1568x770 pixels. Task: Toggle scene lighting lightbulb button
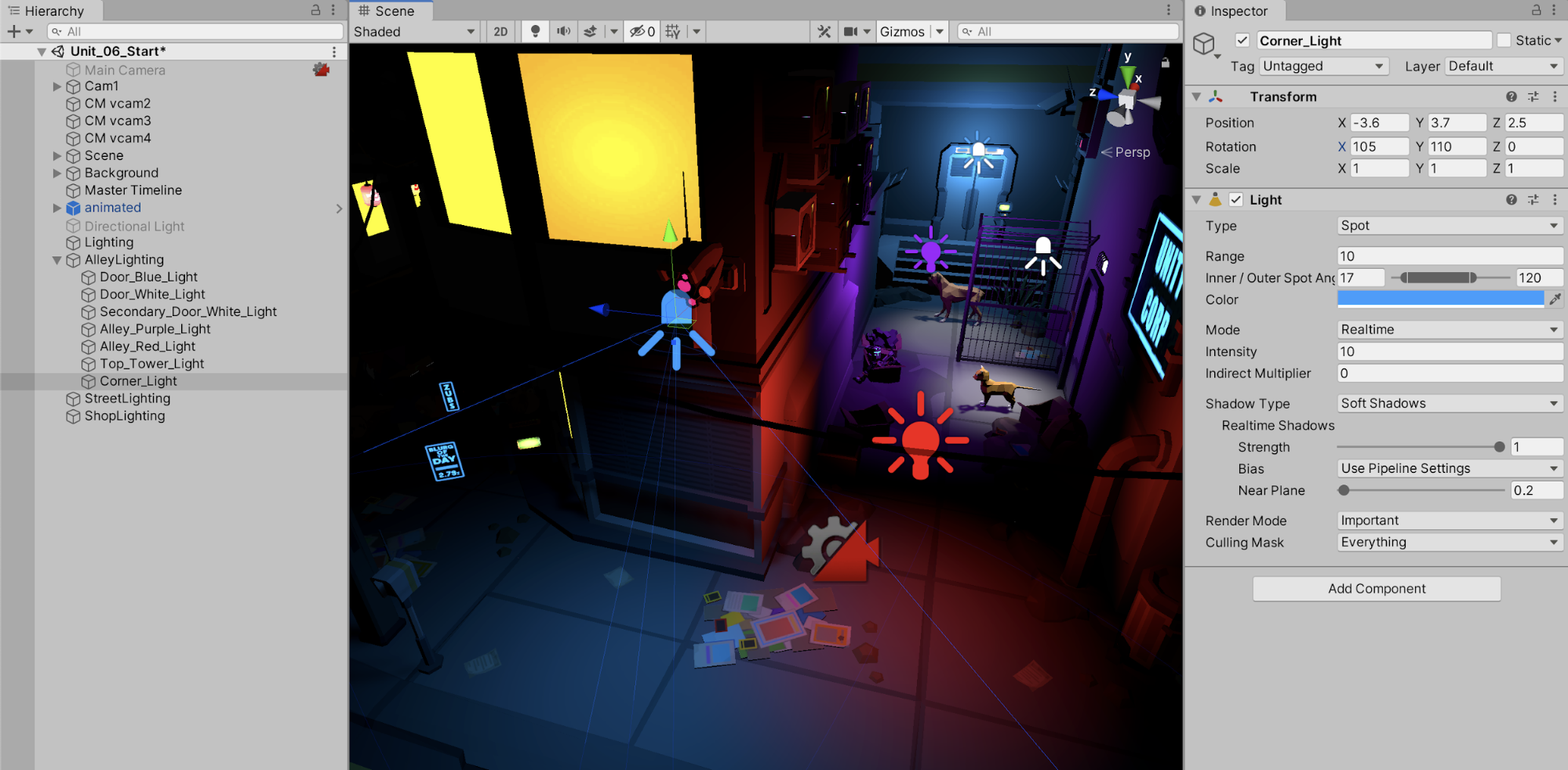click(x=536, y=31)
